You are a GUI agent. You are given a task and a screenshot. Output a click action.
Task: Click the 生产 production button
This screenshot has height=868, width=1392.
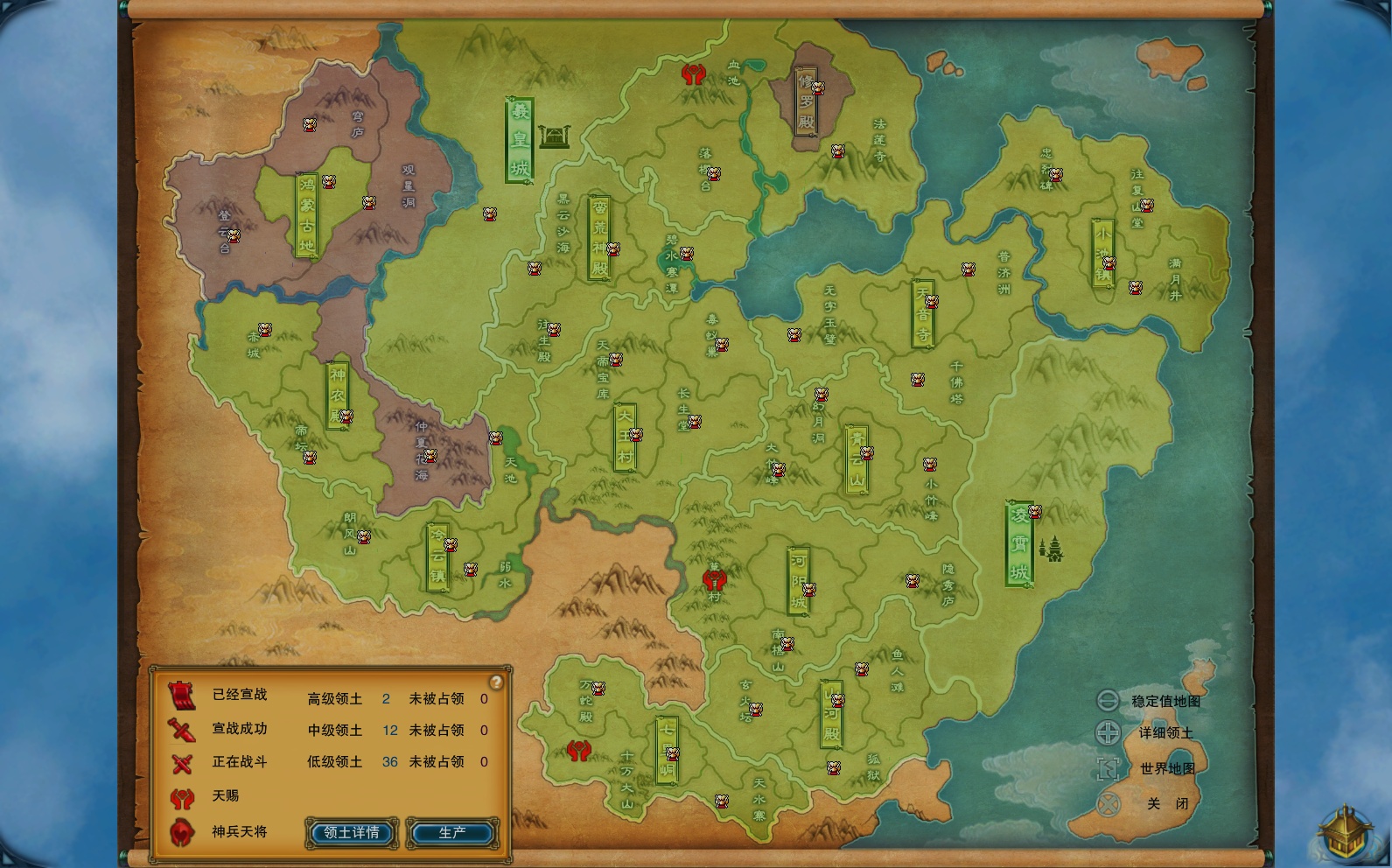coord(452,832)
